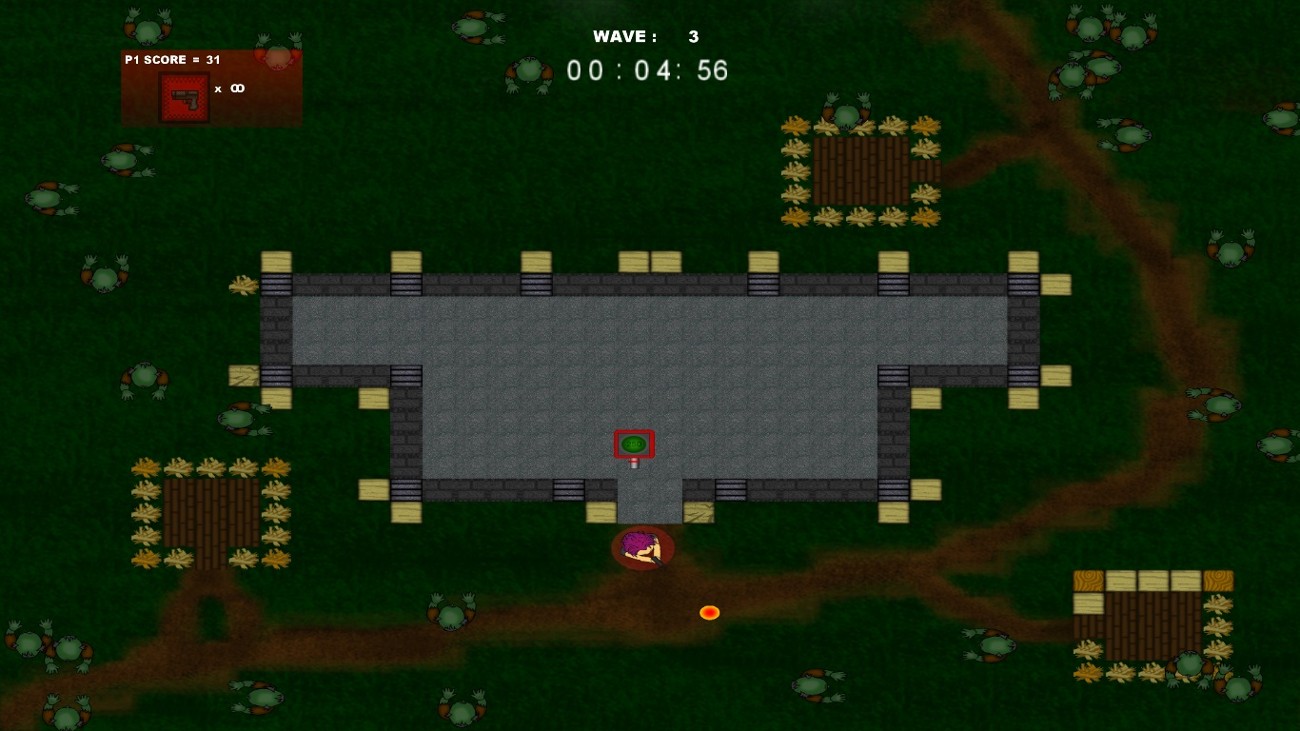Click the infinity ammo symbol beside the pistol
Screen dimensions: 1300x731
[x=237, y=88]
